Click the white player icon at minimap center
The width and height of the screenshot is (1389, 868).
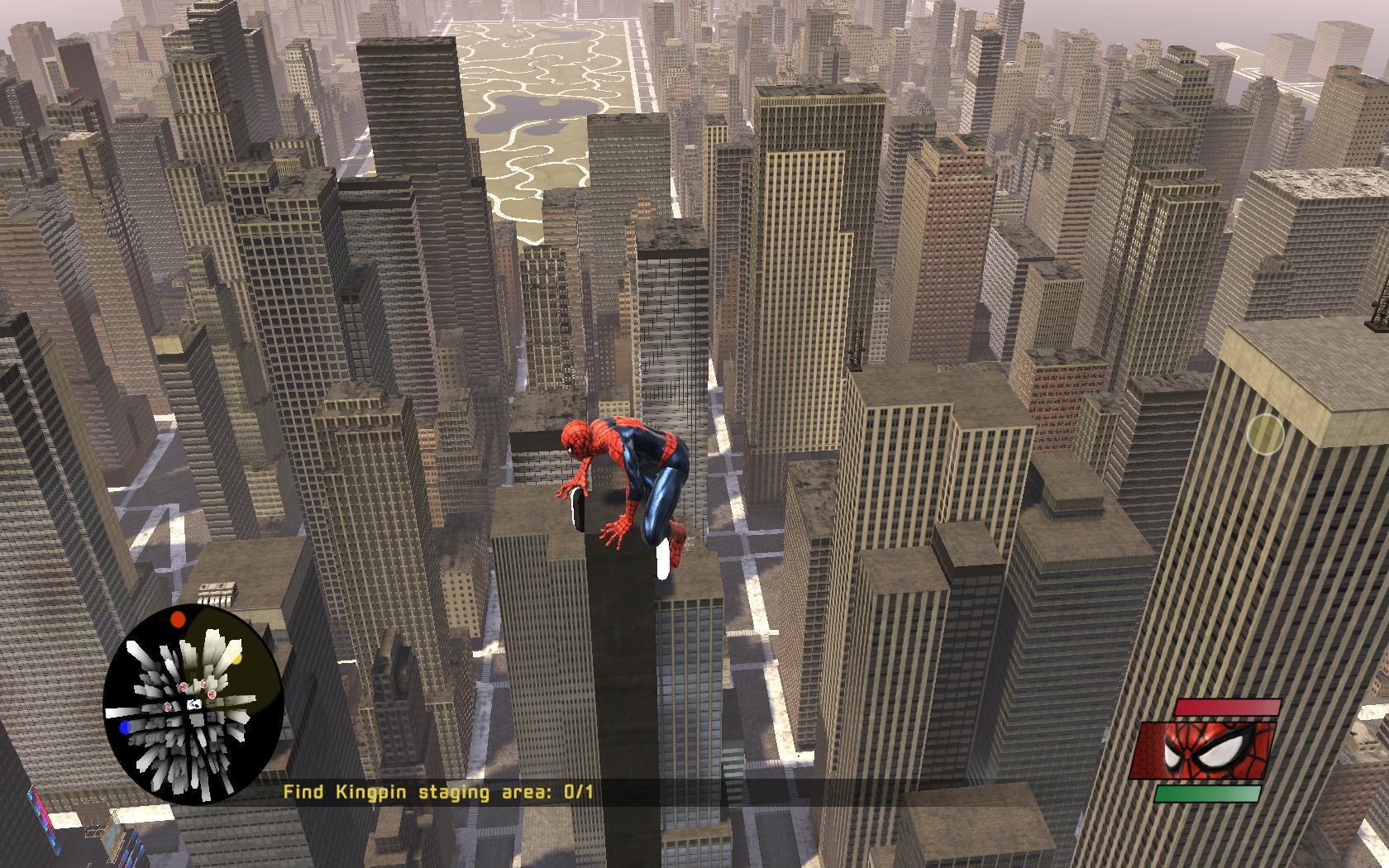194,704
